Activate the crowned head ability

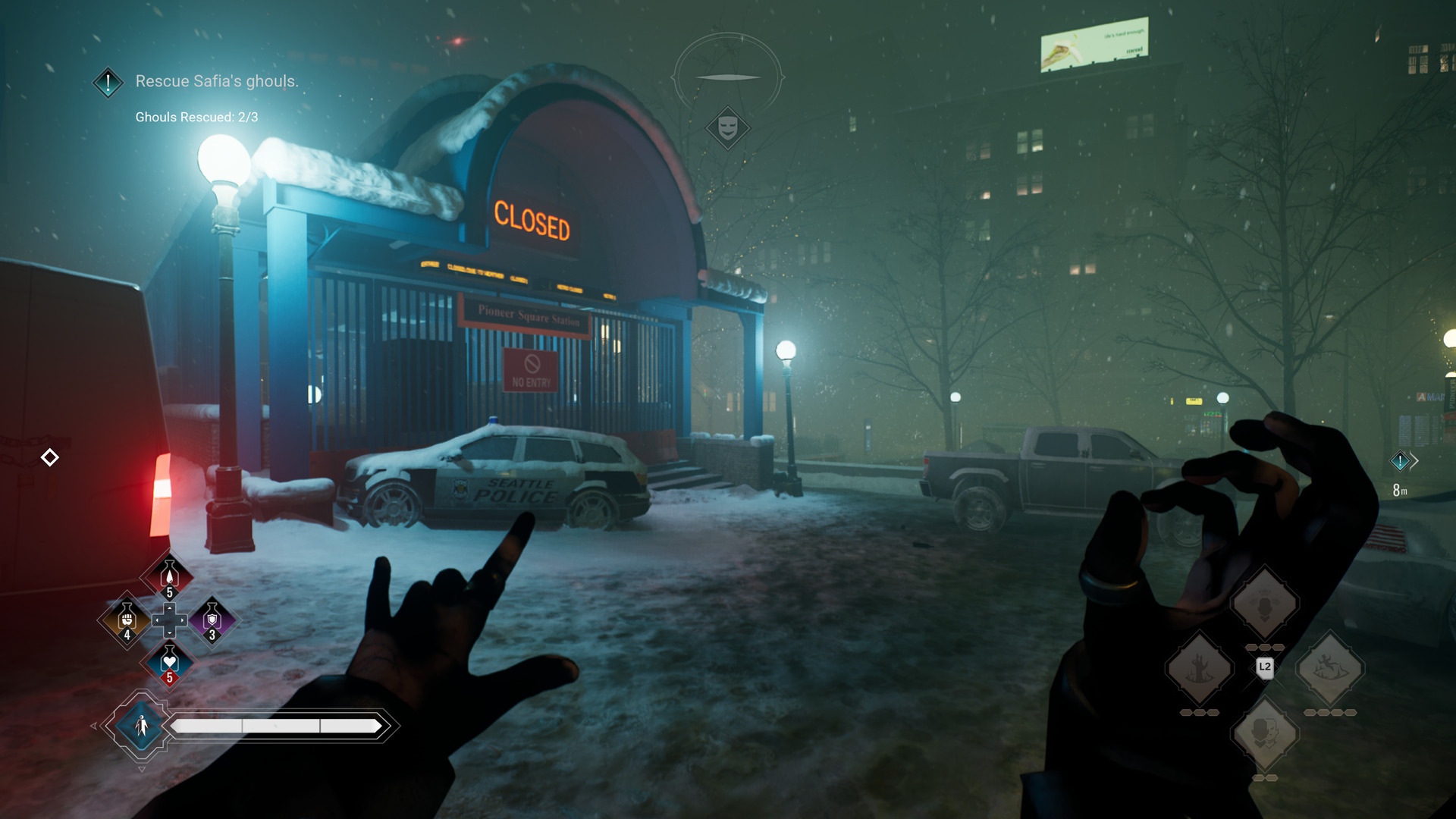pyautogui.click(x=1264, y=604)
